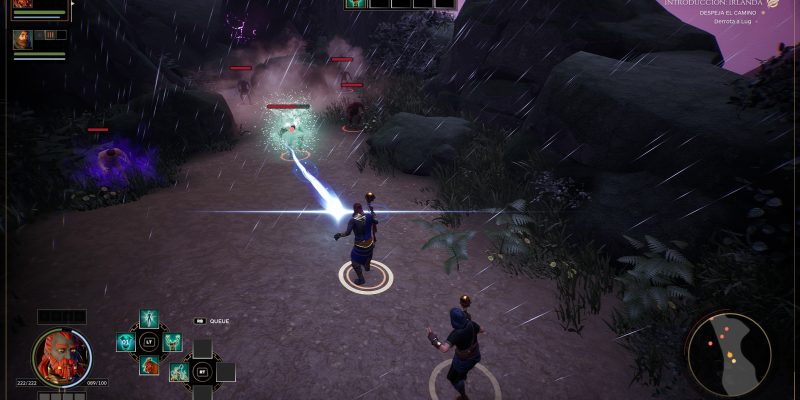800x400 pixels.
Task: Select the hooded party member portrait
Action: (22, 40)
